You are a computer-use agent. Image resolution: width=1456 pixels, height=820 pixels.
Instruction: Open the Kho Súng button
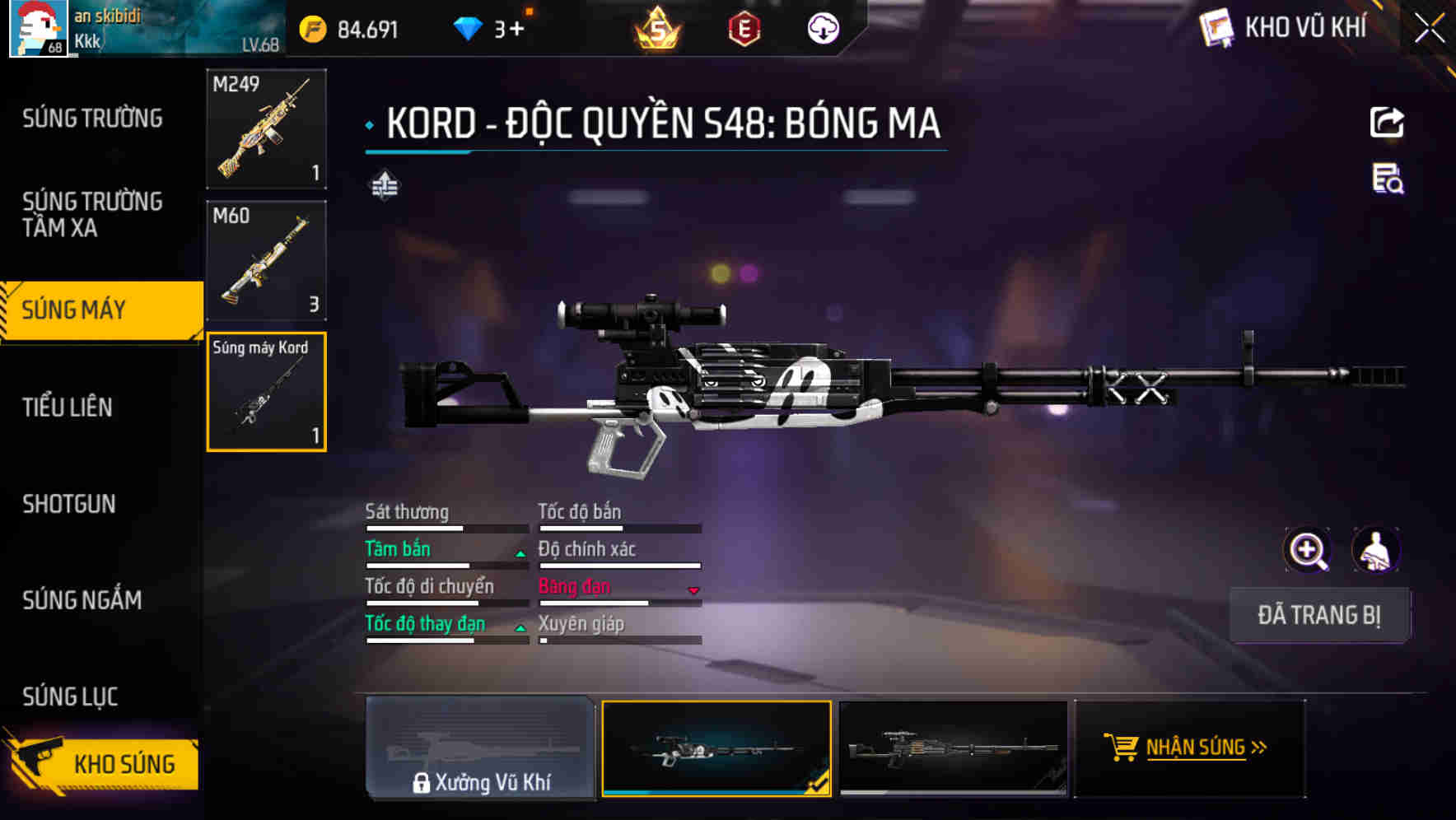[103, 763]
